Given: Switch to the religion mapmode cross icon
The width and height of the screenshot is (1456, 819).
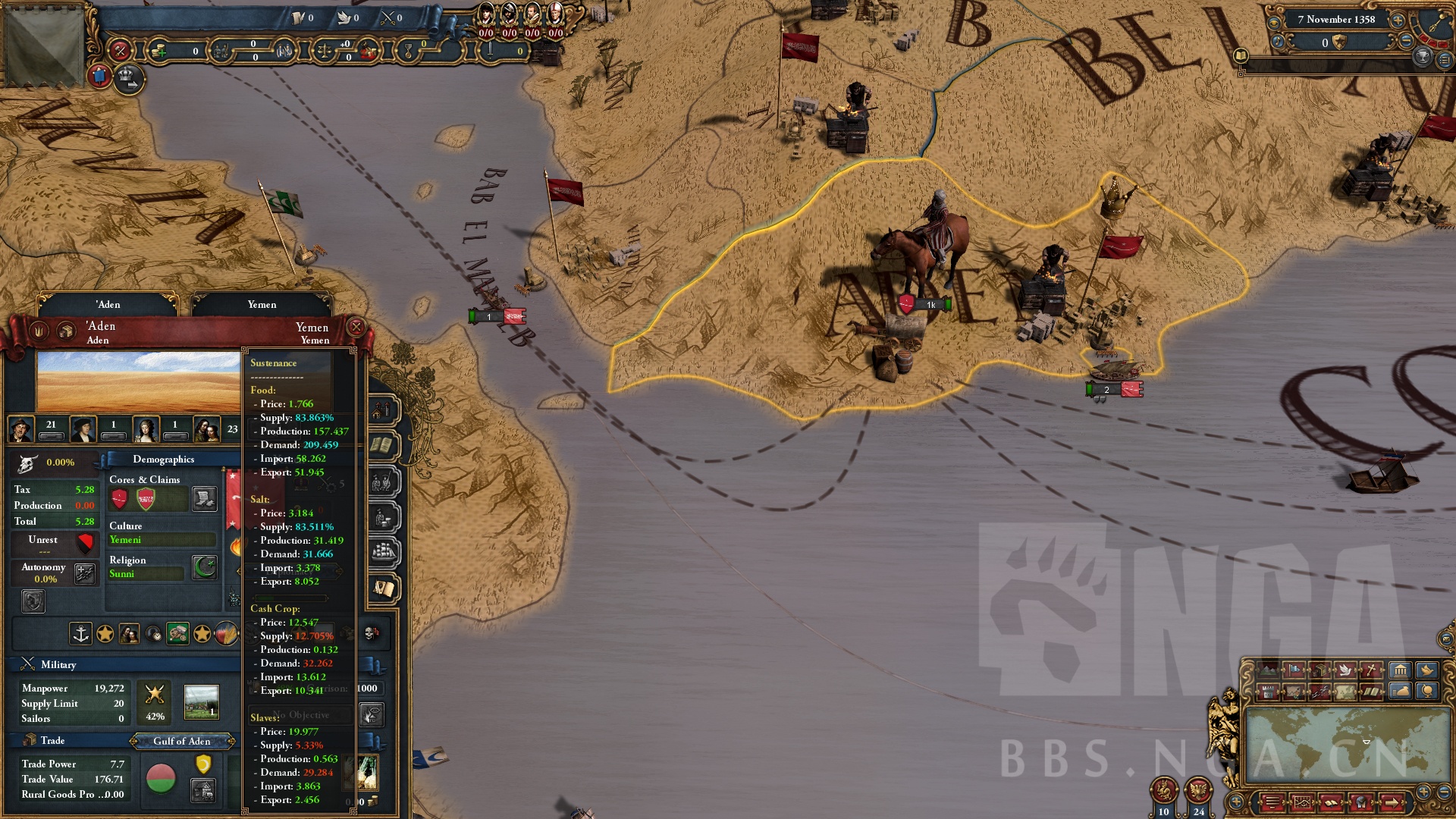Looking at the screenshot, I should 1371,670.
